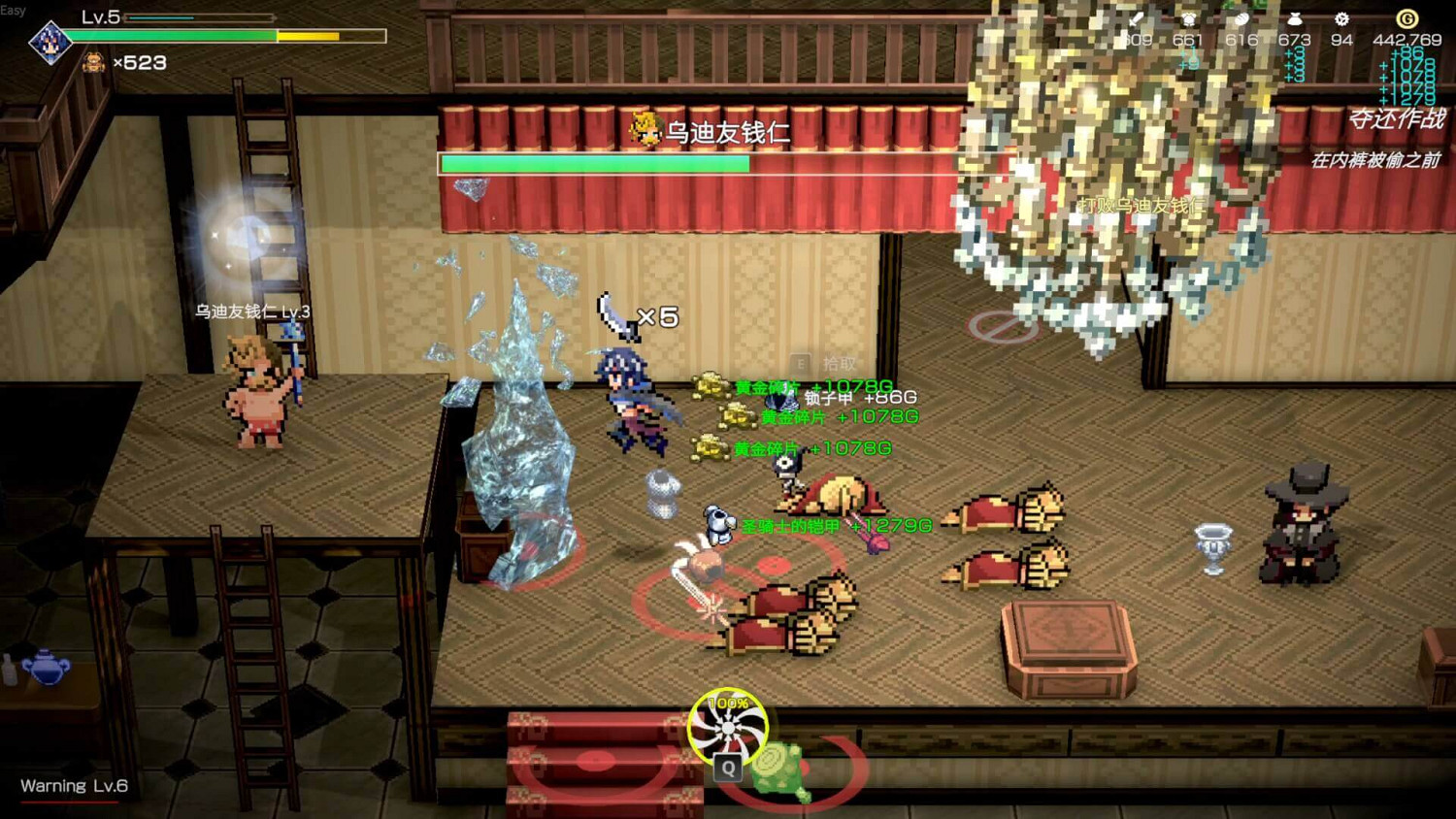1456x819 pixels.
Task: Select the player portrait diamond icon
Action: point(50,41)
